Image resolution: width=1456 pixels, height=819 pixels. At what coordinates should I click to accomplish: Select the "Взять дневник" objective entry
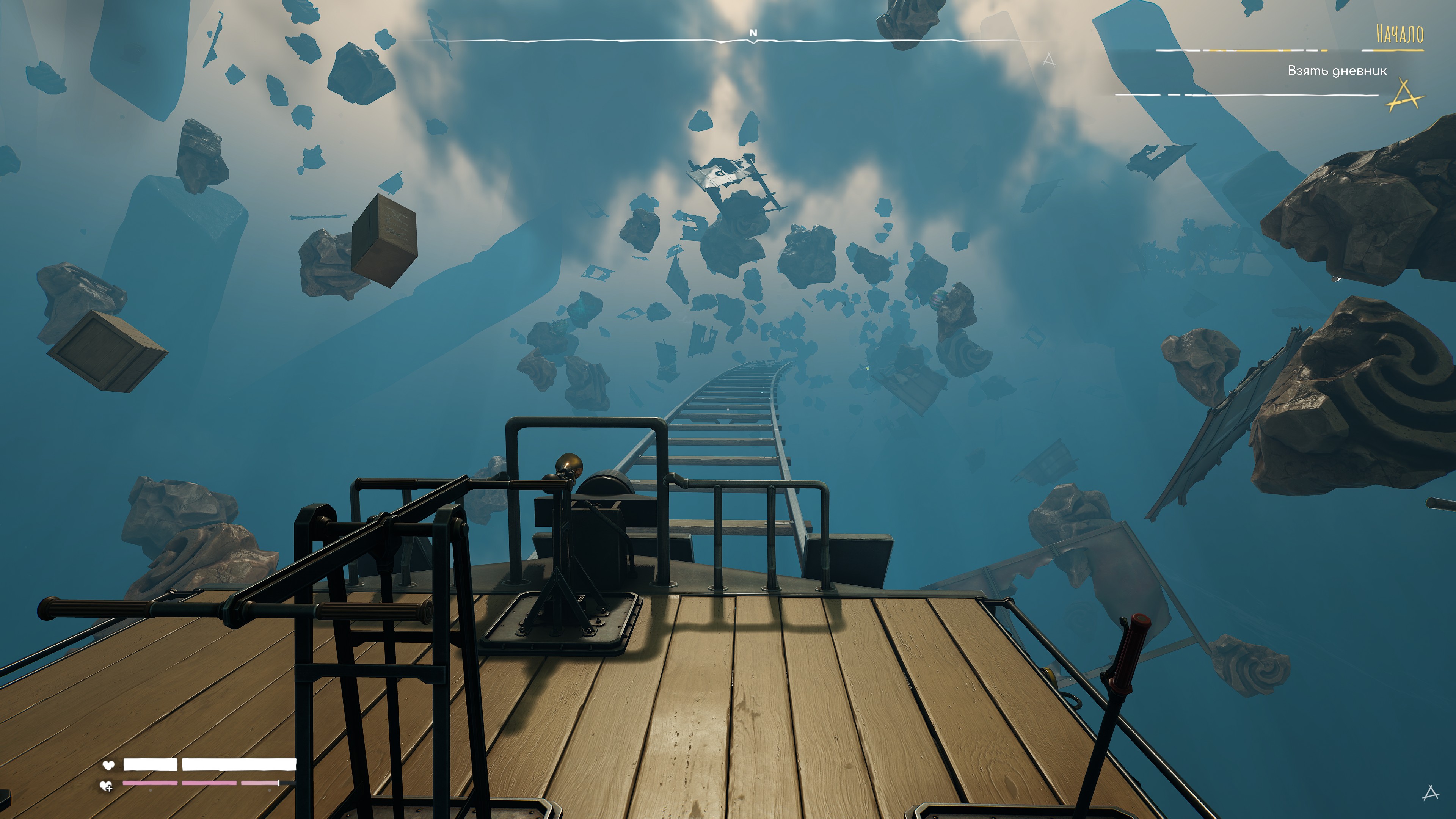coord(1337,71)
